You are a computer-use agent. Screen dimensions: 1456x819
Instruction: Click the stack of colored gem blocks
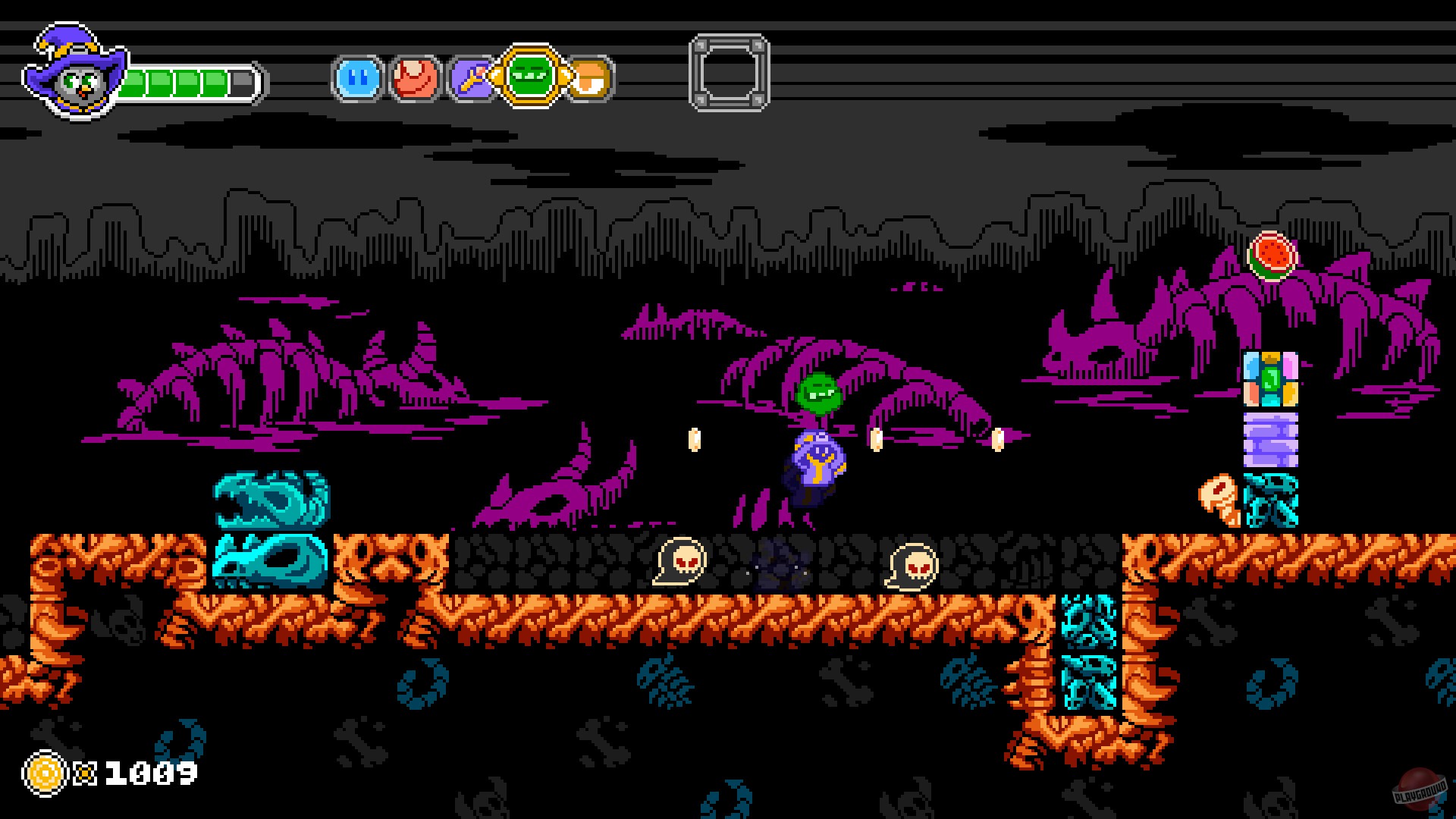[1271, 379]
